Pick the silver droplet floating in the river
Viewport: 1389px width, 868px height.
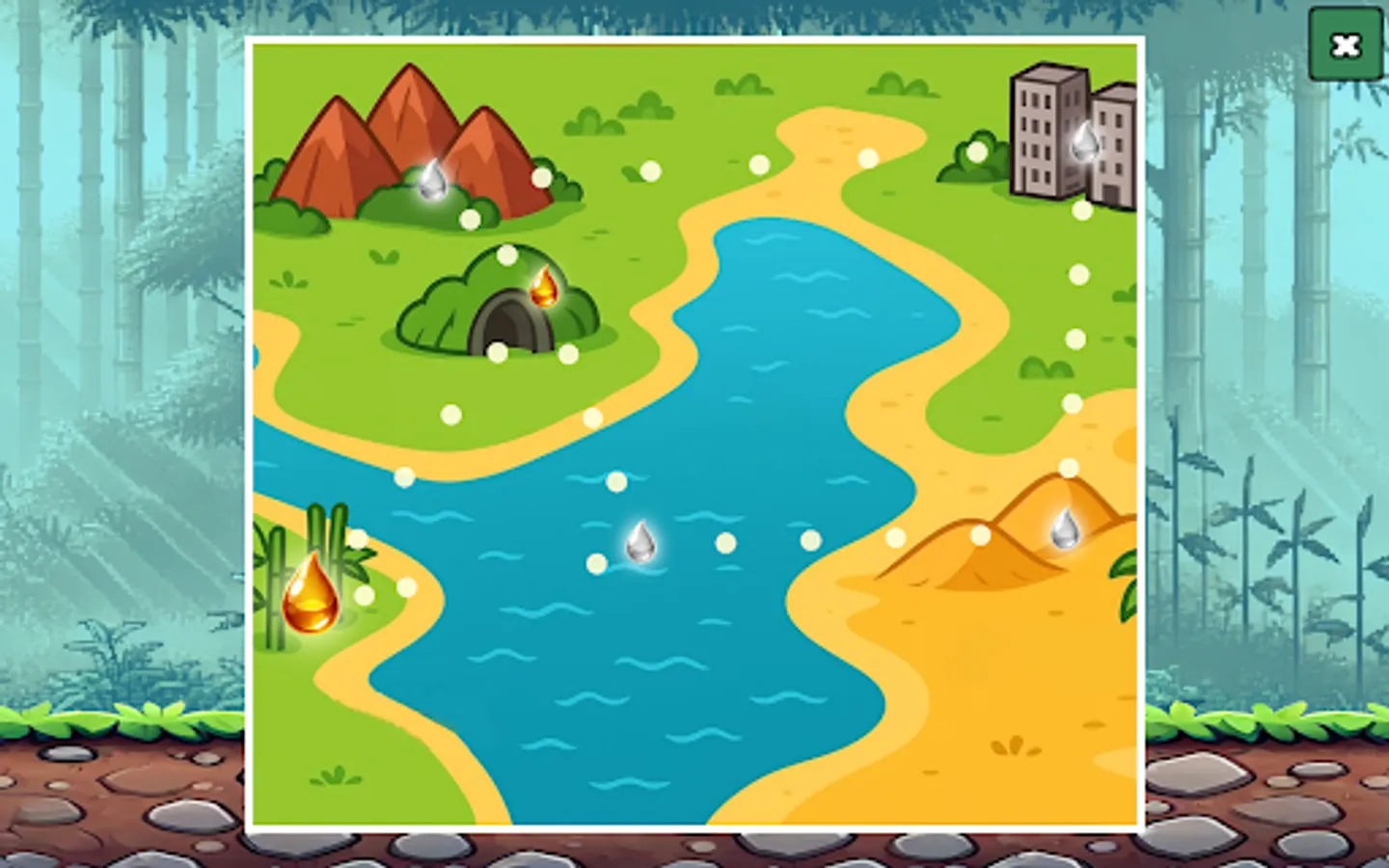point(641,542)
